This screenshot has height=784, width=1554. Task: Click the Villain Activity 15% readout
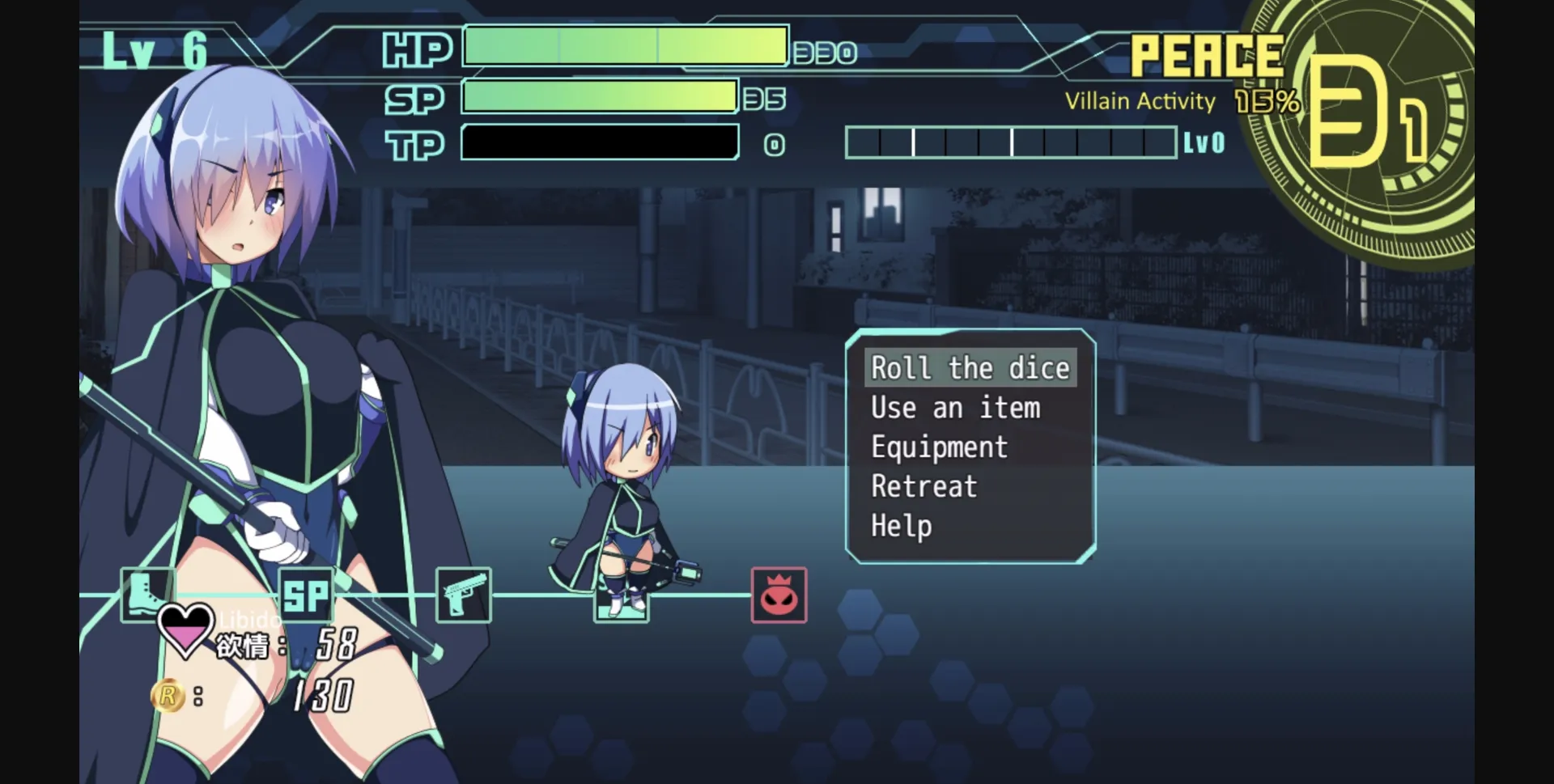(x=1180, y=100)
